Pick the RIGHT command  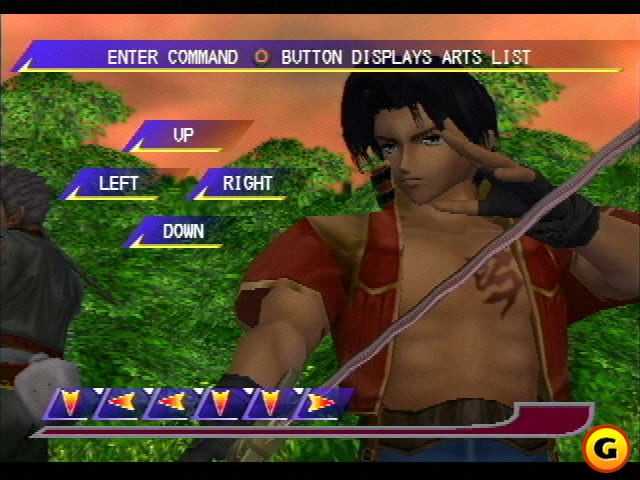(247, 183)
